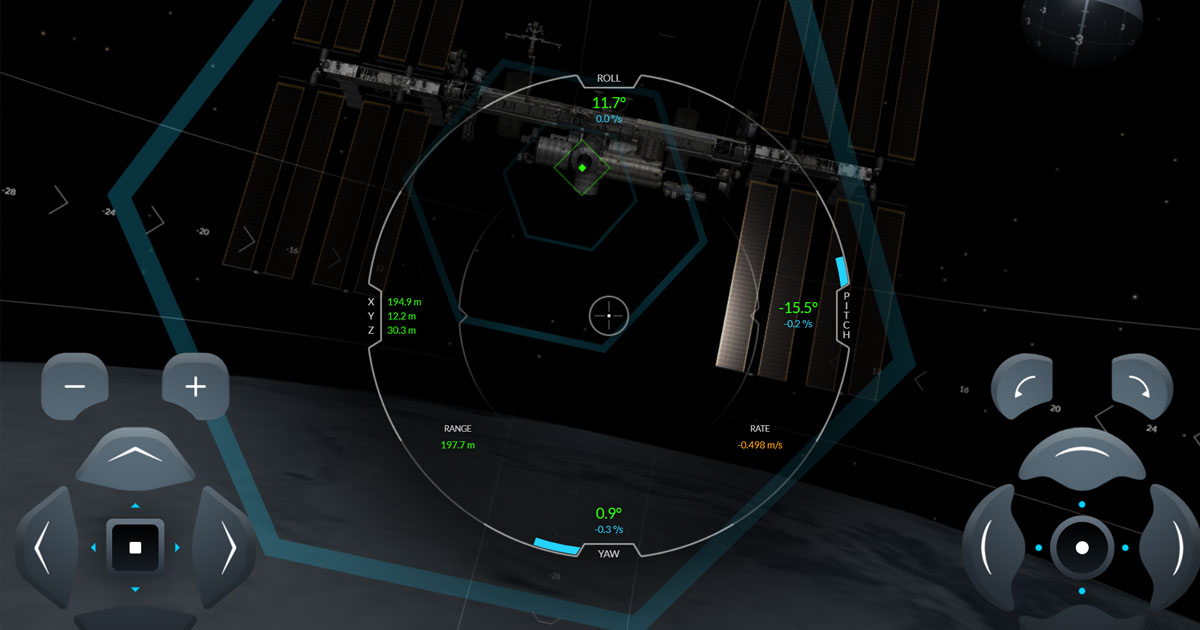Image resolution: width=1200 pixels, height=630 pixels.
Task: Pitch up with the upper curved-line button
Action: click(x=1082, y=456)
